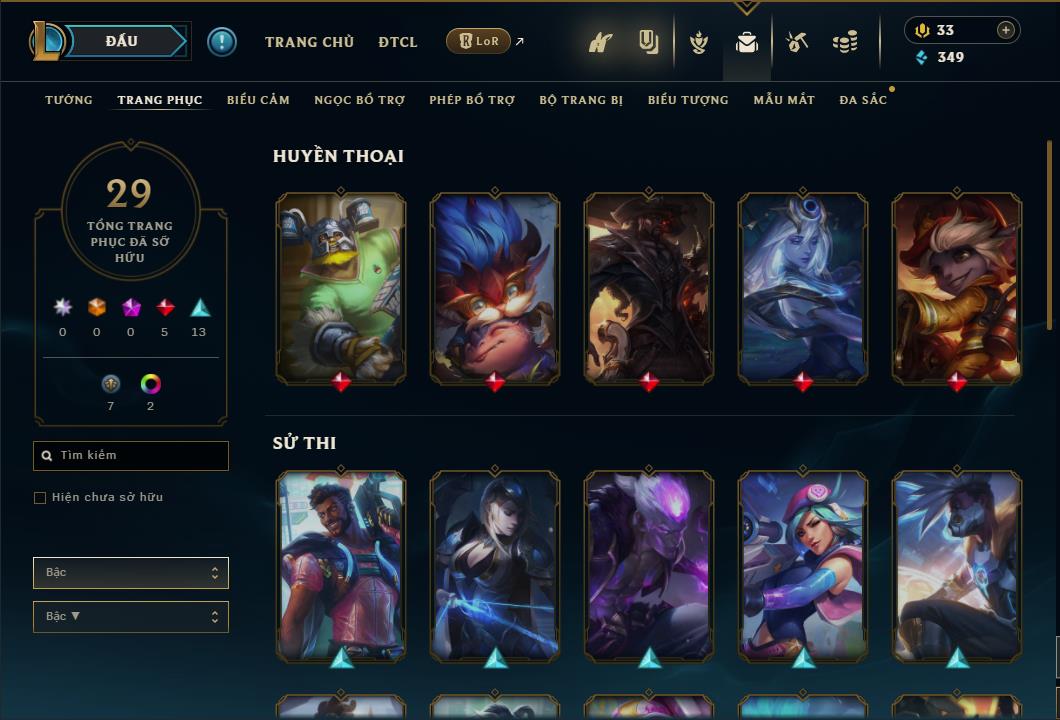This screenshot has width=1060, height=720.
Task: Open the first Bậc dropdown
Action: (131, 573)
